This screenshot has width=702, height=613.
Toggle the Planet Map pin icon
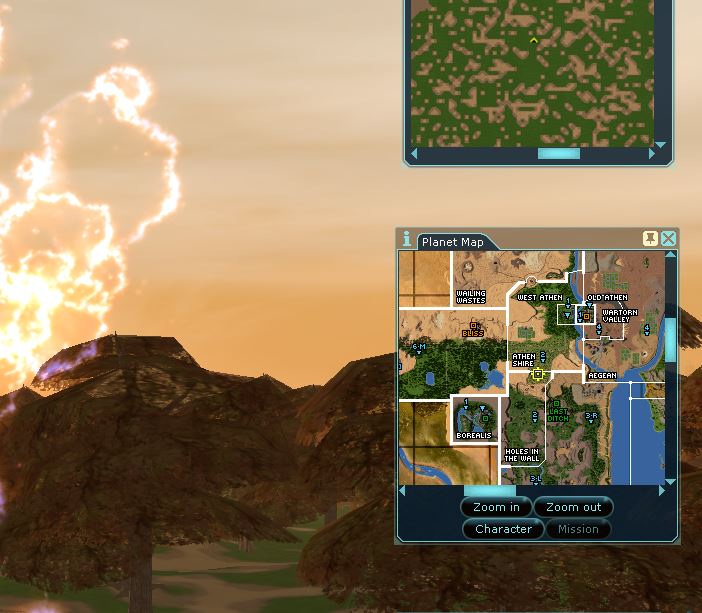pos(650,238)
